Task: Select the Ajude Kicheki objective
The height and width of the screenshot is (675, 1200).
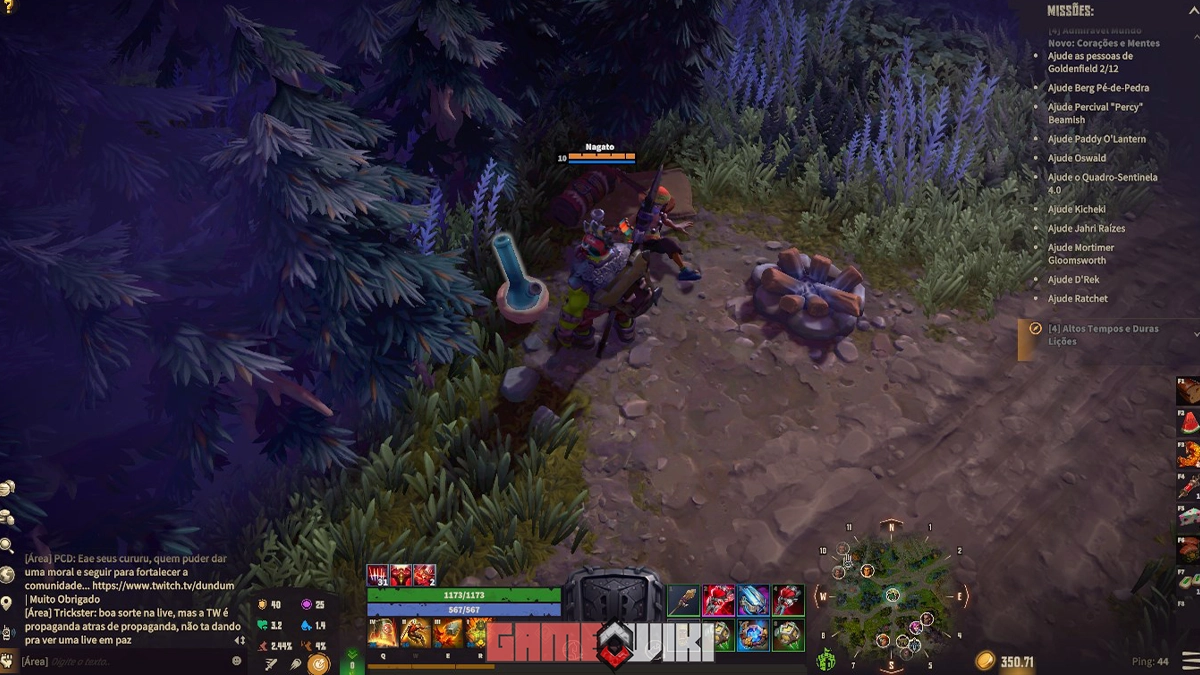Action: point(1076,209)
